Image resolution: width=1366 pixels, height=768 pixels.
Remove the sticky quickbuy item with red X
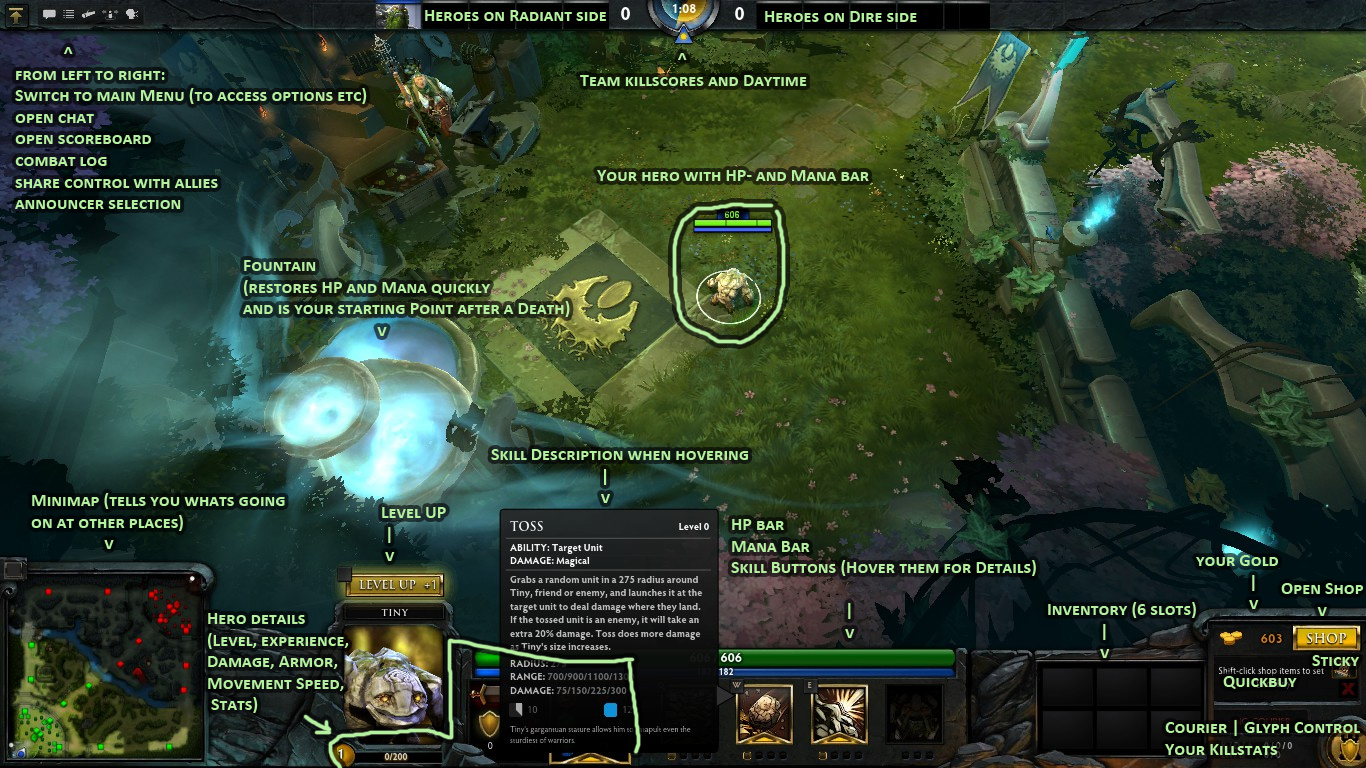[x=1347, y=690]
